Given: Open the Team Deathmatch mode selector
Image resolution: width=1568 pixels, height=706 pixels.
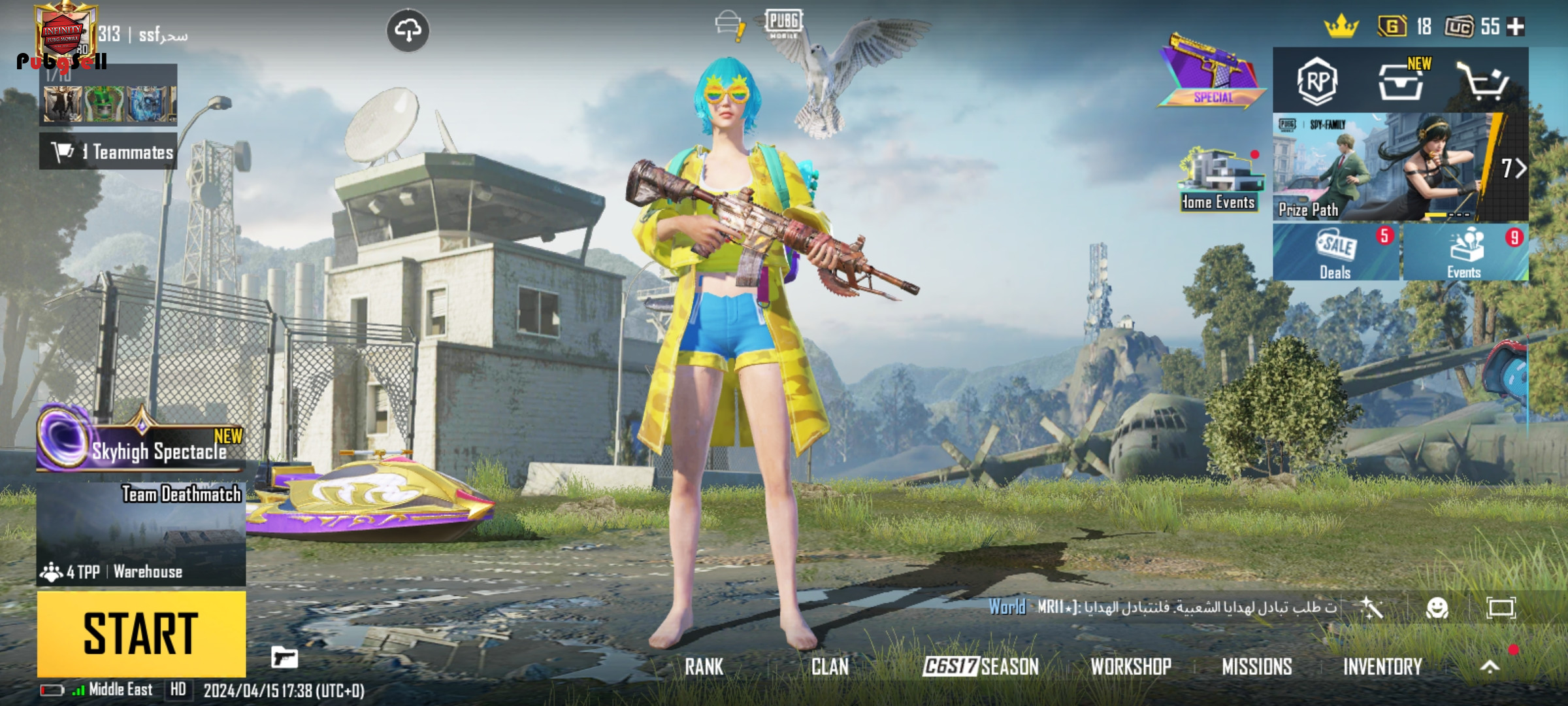Looking at the screenshot, I should coord(141,533).
